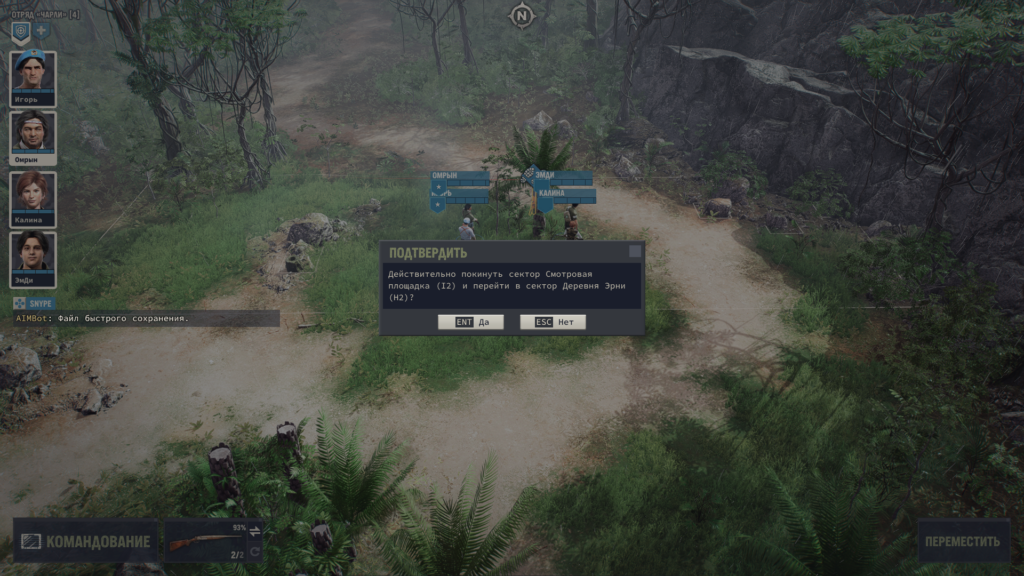Viewport: 1024px width, 576px height.
Task: Click the compass N indicator
Action: coord(521,15)
